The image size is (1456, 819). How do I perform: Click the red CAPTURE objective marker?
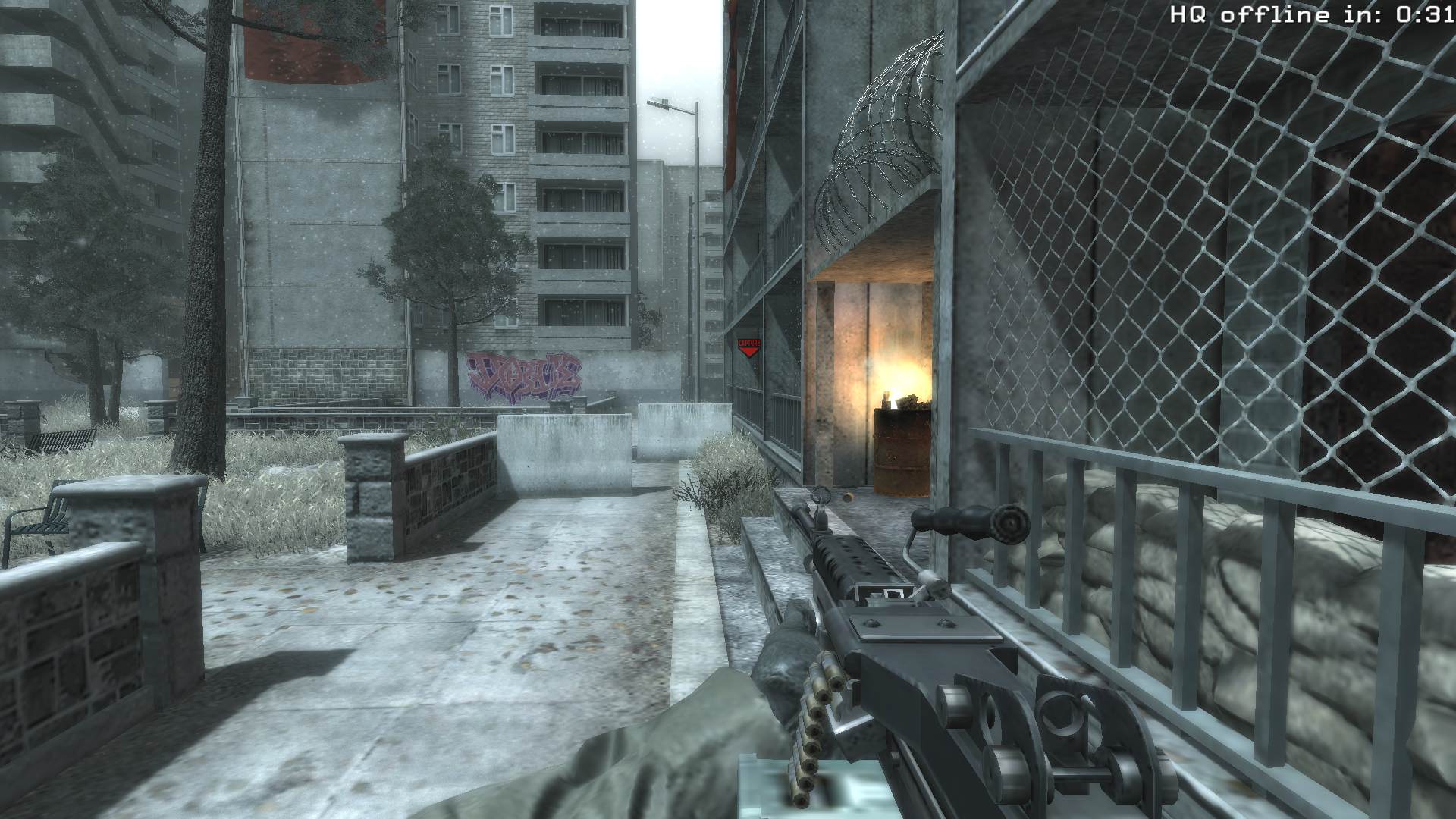coord(748,348)
